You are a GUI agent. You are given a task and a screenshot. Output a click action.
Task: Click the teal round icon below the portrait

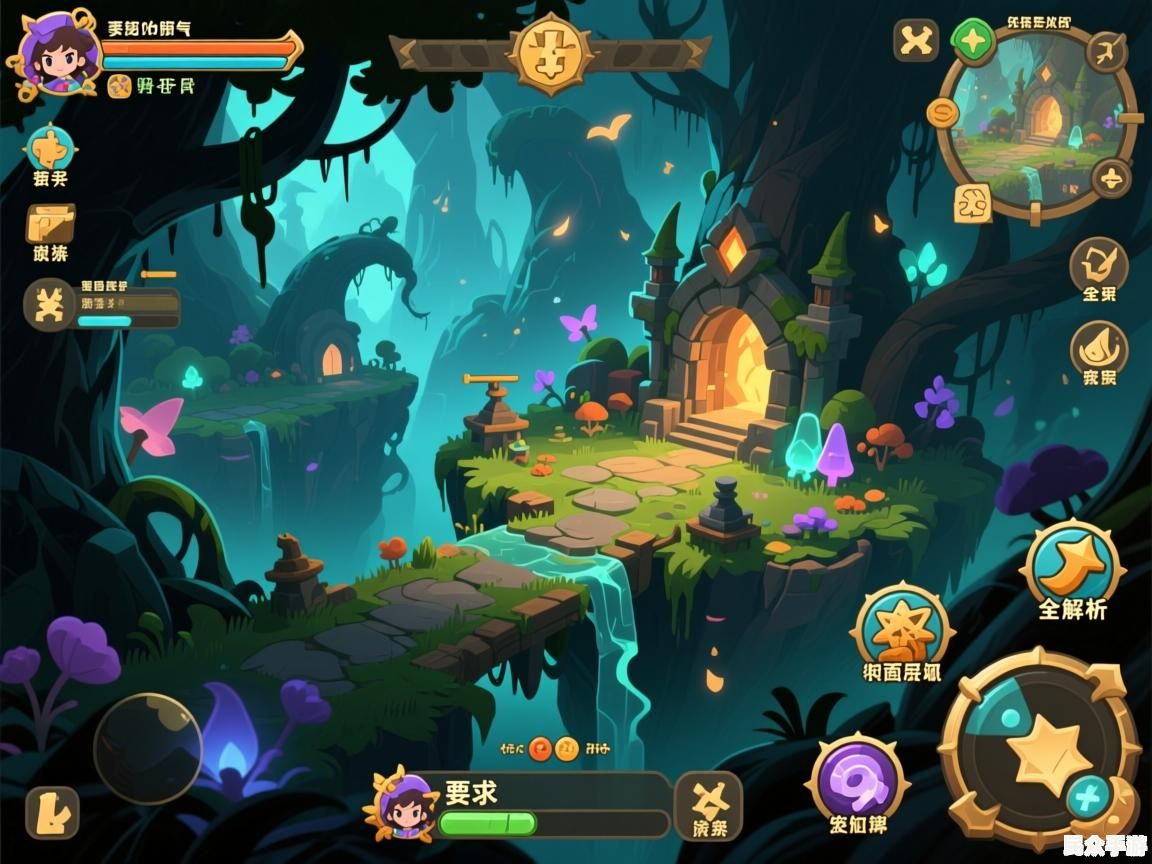(49, 150)
